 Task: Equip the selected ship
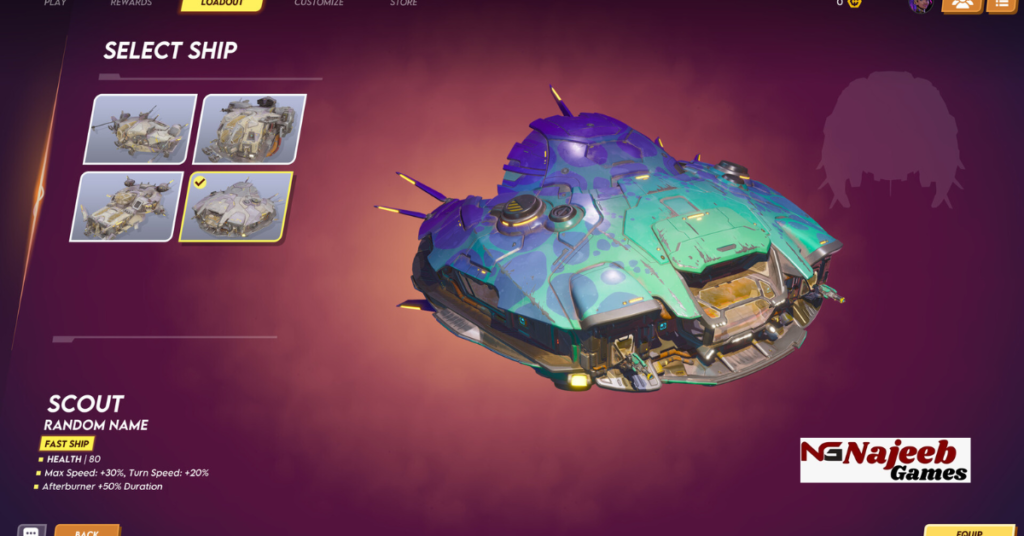click(969, 530)
